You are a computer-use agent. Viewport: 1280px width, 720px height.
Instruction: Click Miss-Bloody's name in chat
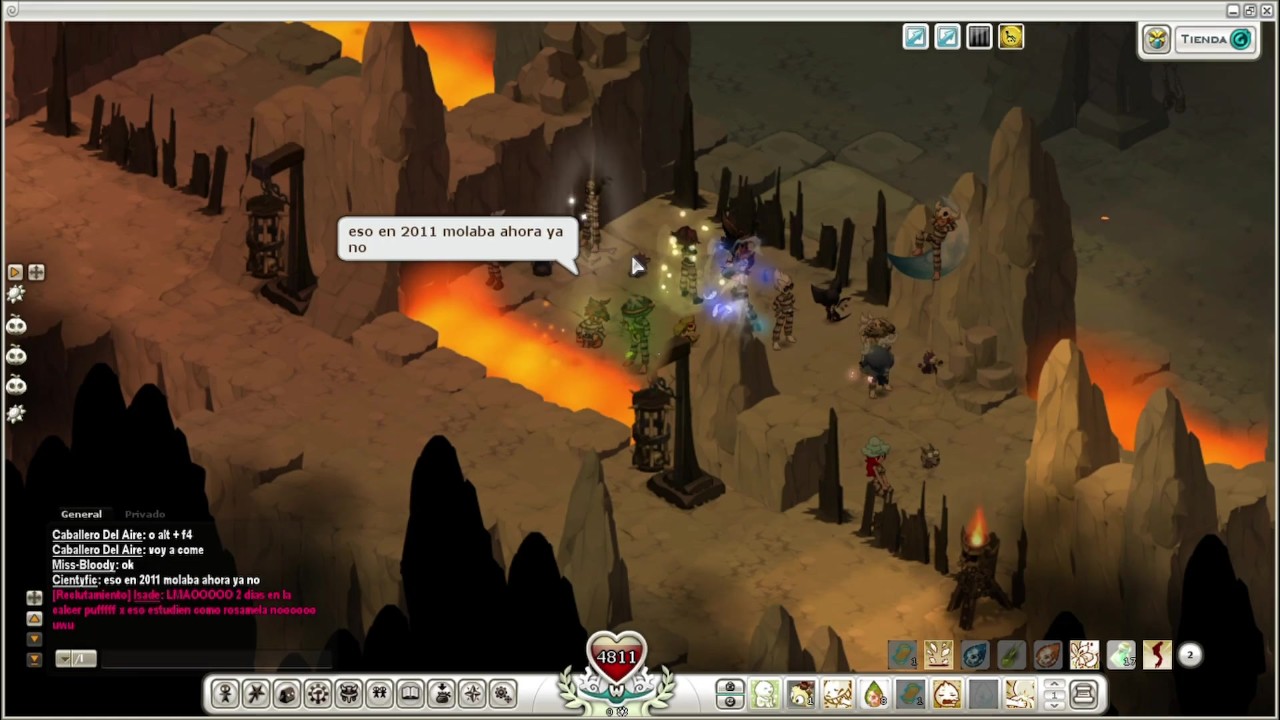(x=84, y=565)
